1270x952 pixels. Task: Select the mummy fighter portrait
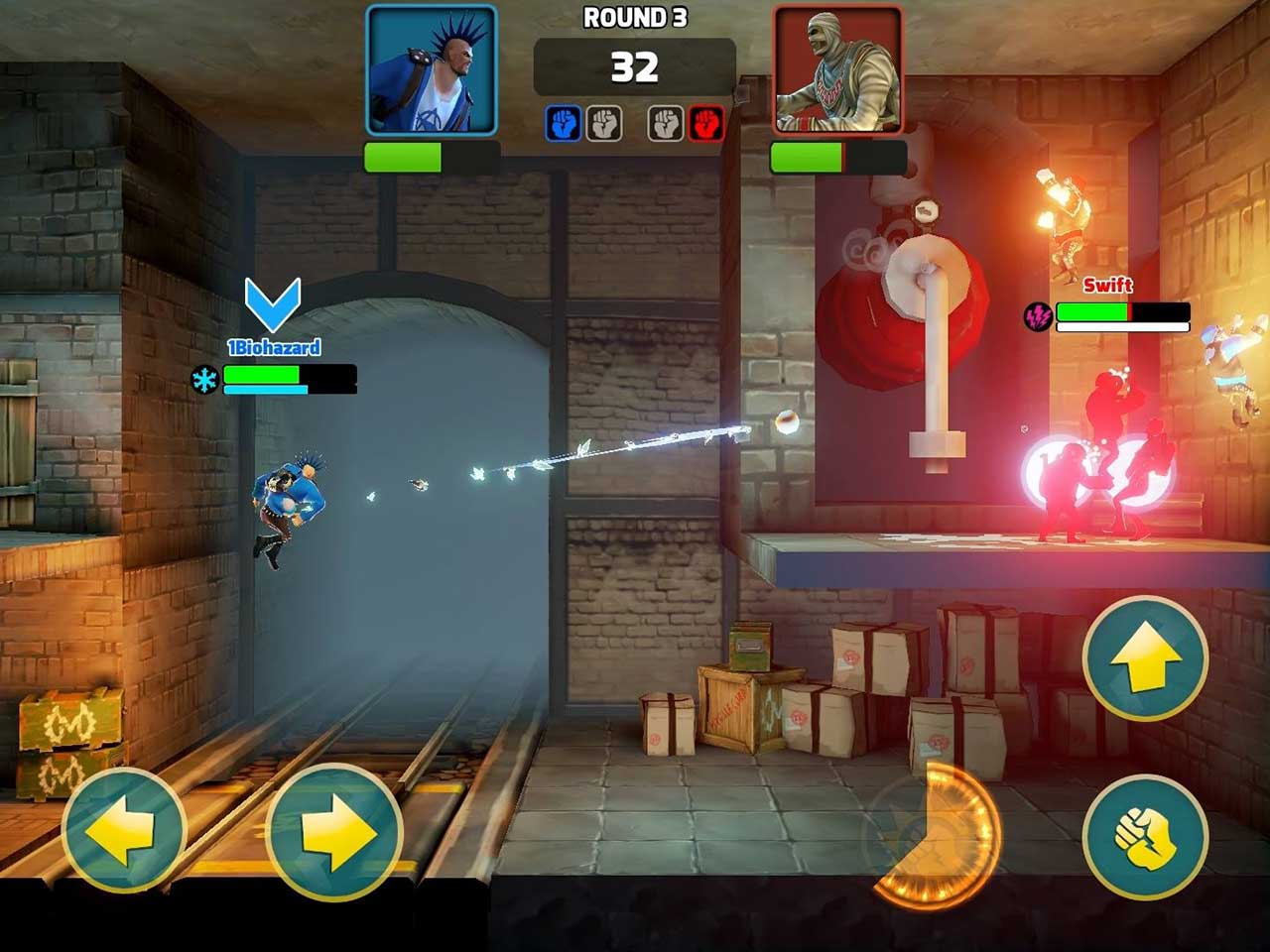point(836,67)
